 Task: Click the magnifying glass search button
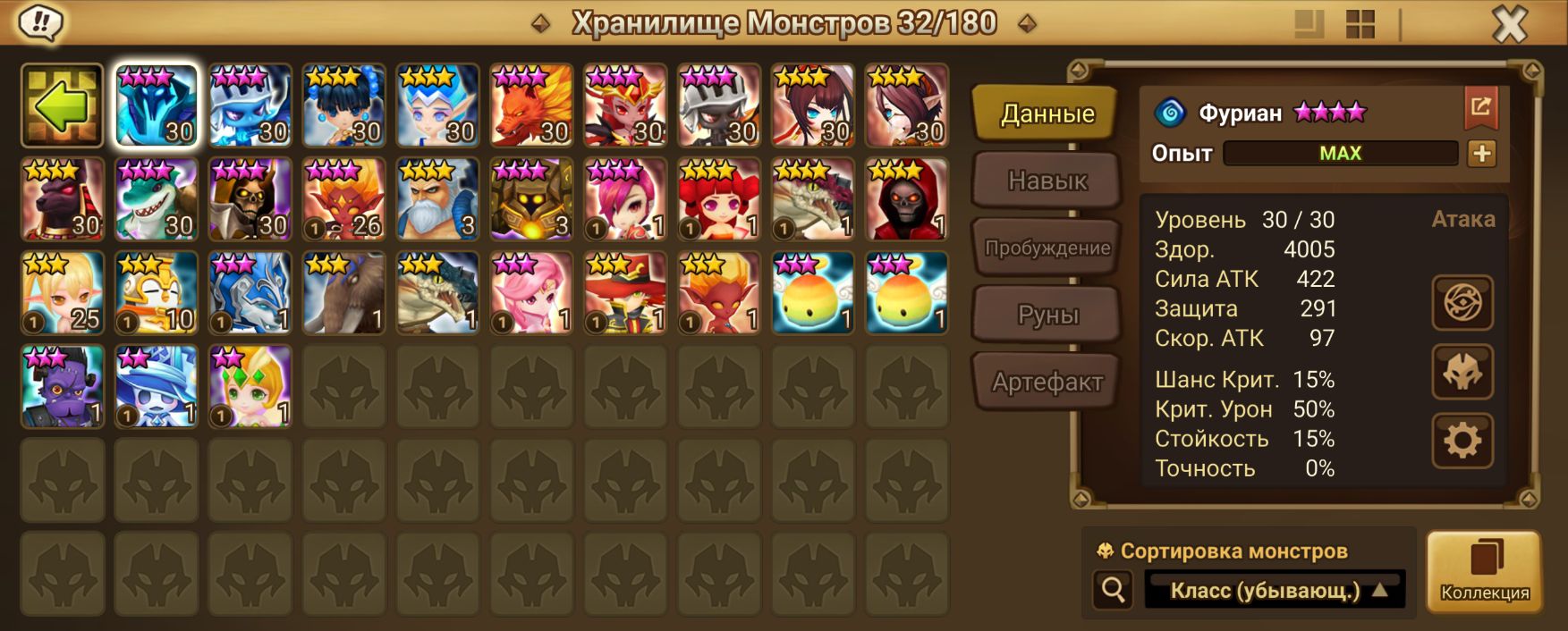1113,590
